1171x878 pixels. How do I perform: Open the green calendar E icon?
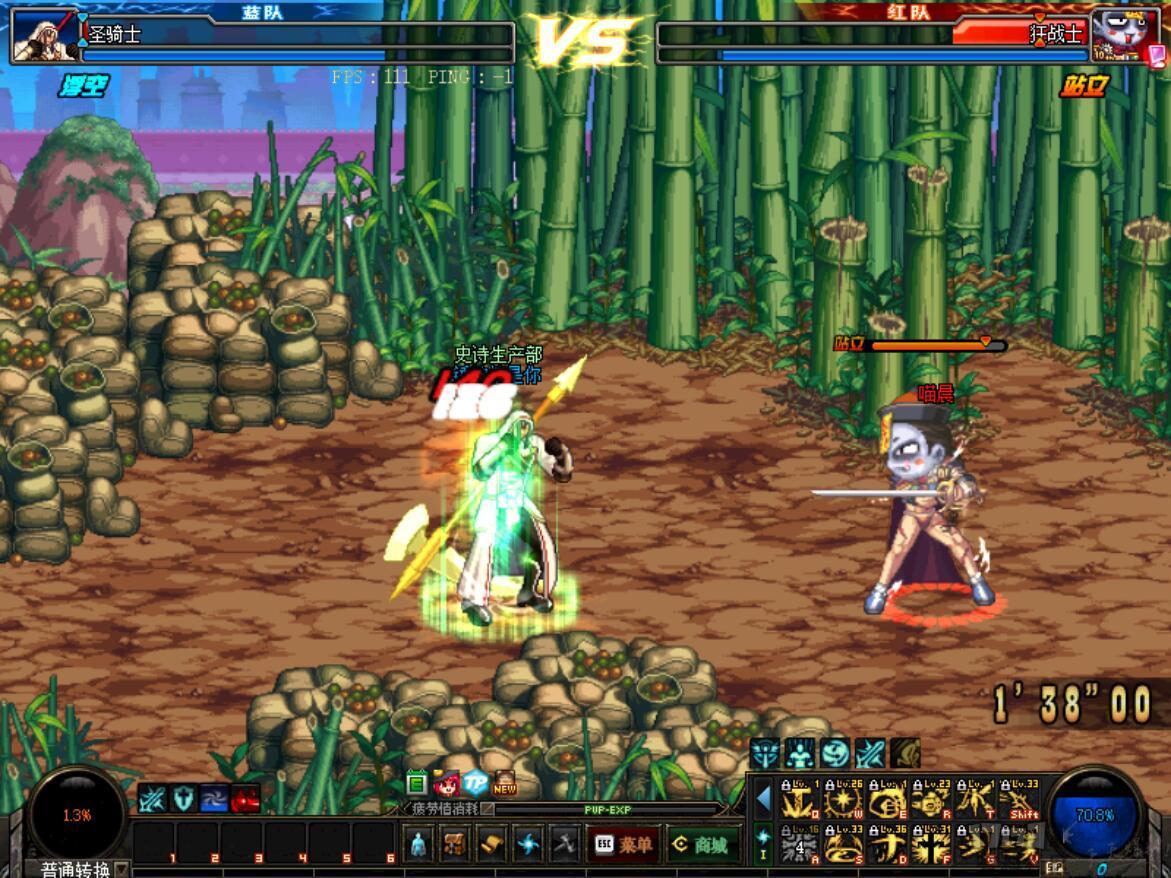click(417, 784)
